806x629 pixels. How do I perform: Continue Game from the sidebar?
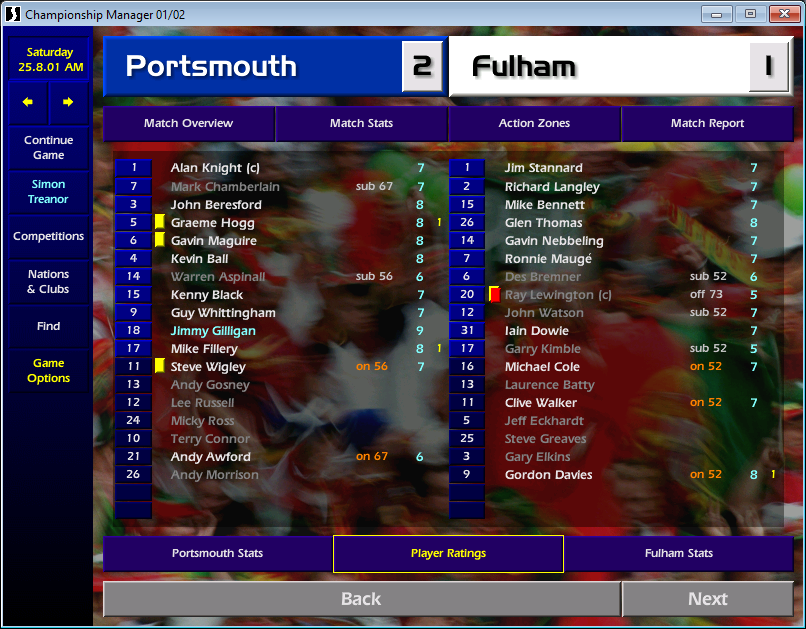[48, 148]
